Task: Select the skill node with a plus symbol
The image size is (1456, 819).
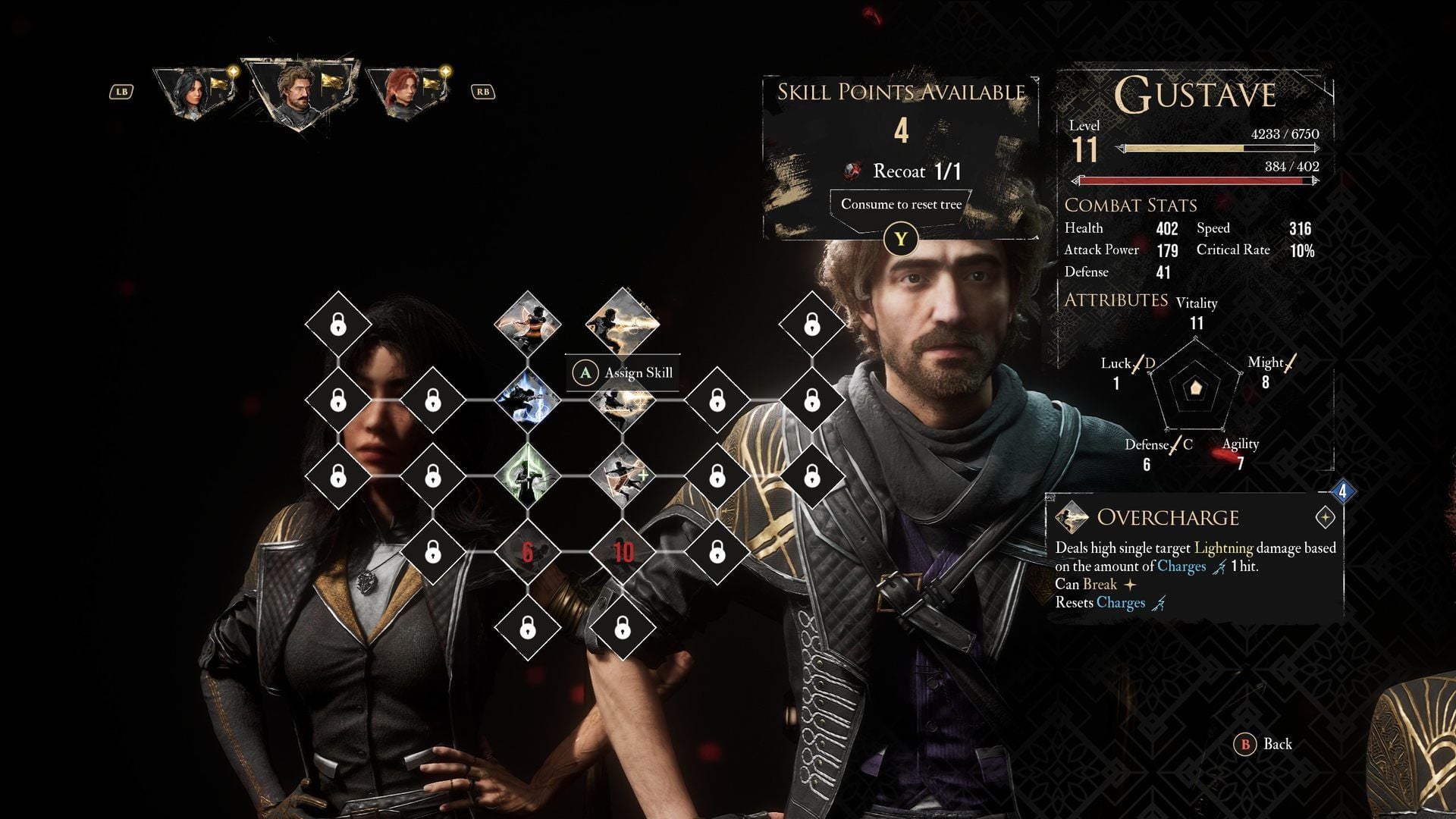Action: coord(623,476)
